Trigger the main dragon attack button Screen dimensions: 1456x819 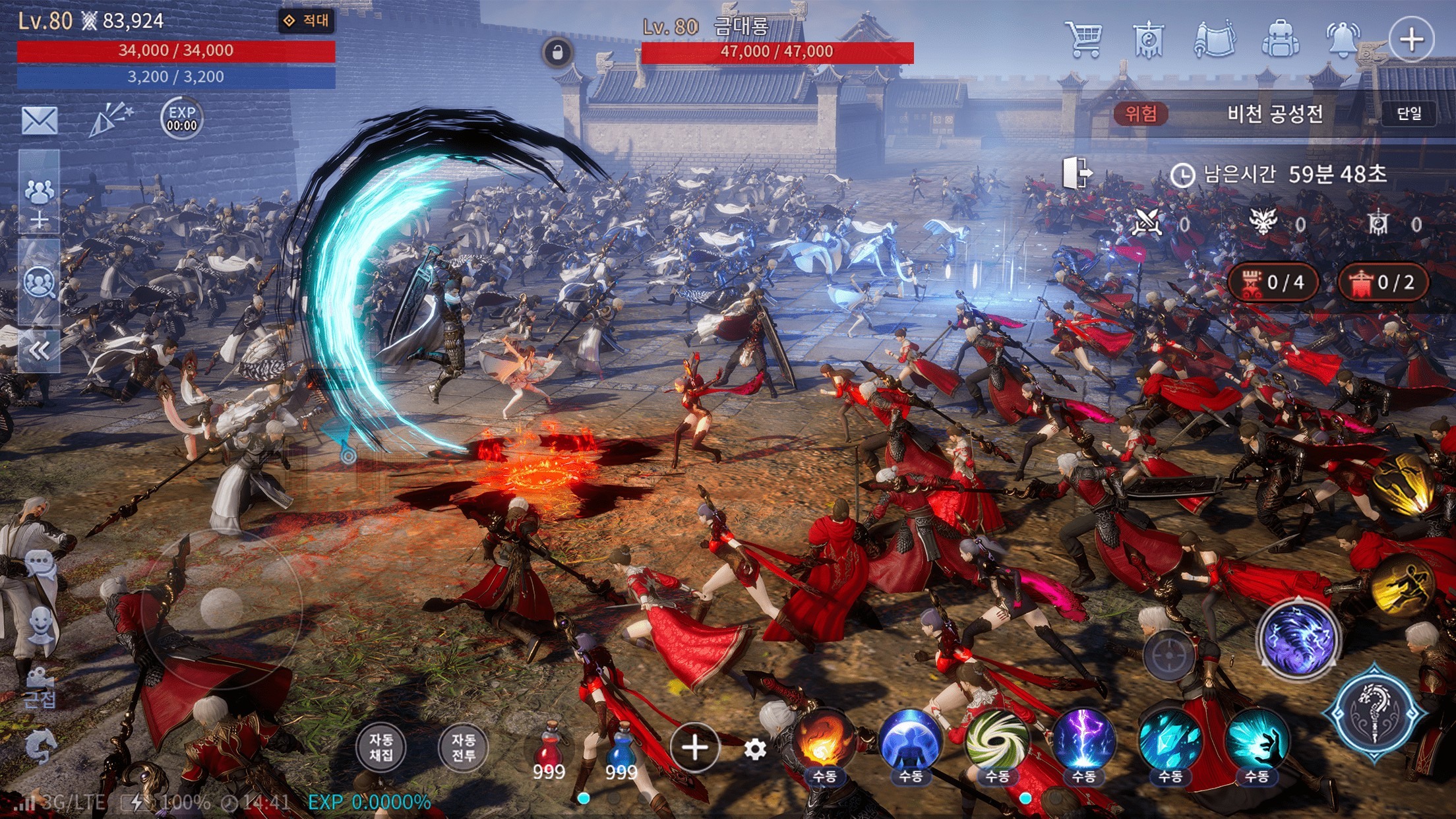click(1375, 712)
